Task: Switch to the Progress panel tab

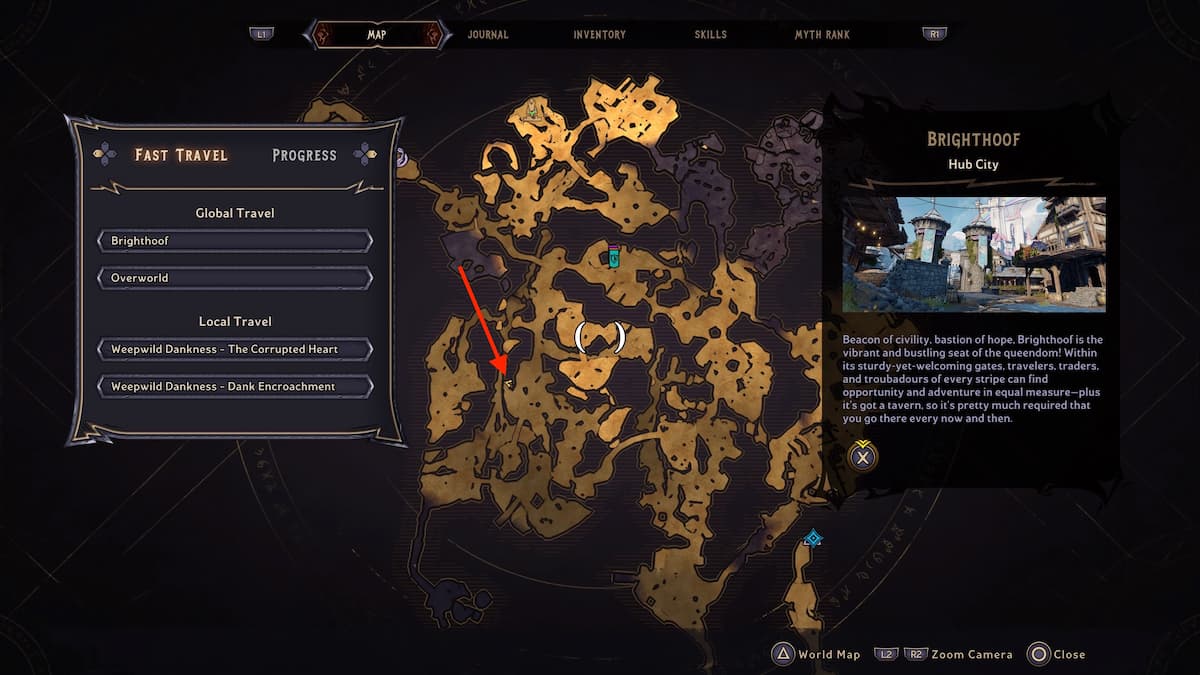Action: (304, 155)
